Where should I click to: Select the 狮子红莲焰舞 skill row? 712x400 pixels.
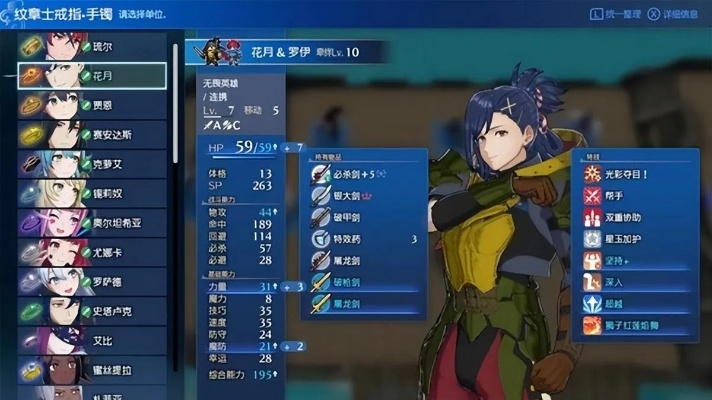[638, 328]
